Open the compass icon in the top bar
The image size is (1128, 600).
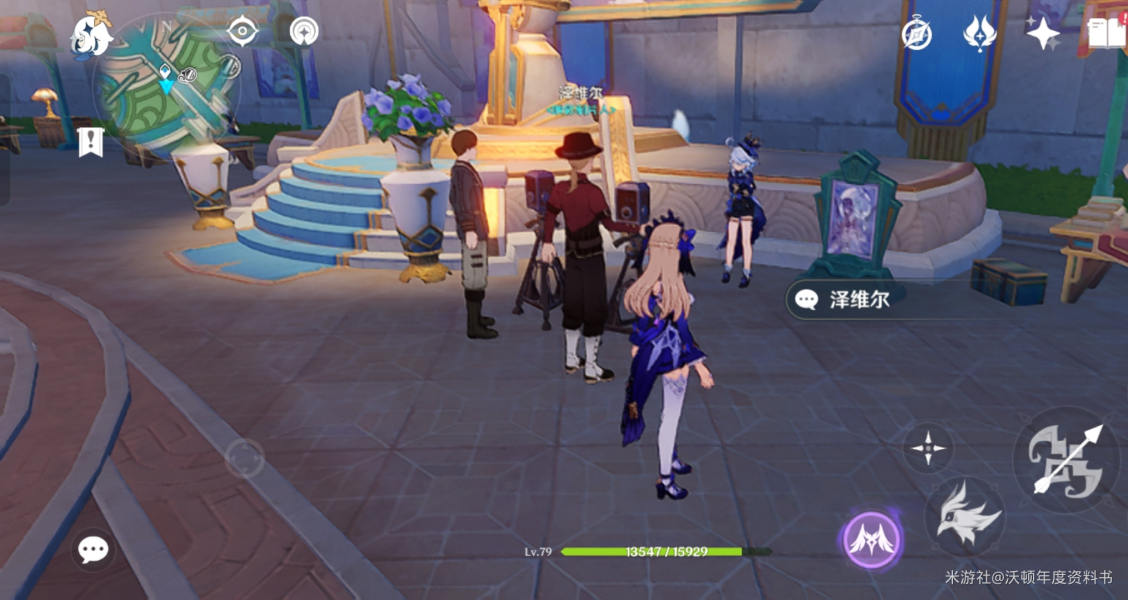916,34
